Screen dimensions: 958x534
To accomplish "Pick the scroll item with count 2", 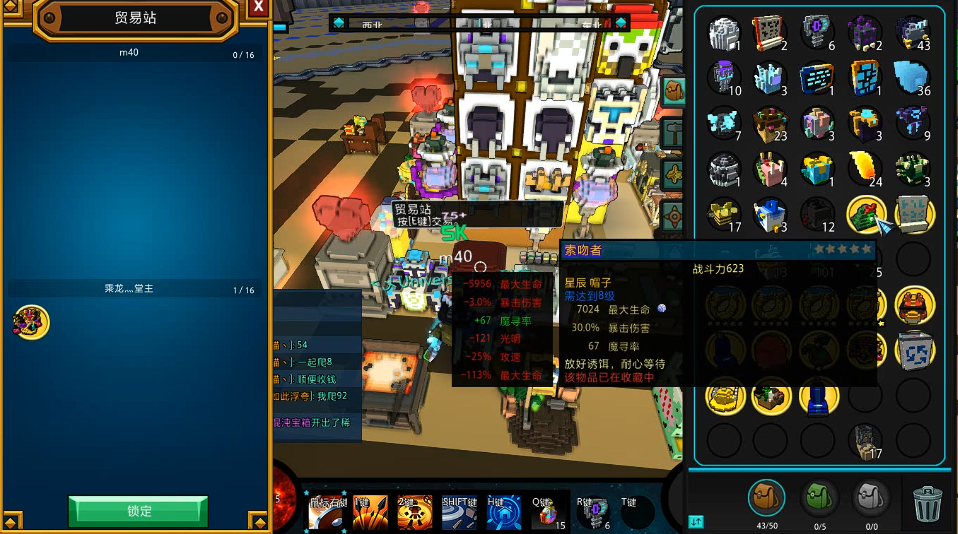I will coord(770,32).
